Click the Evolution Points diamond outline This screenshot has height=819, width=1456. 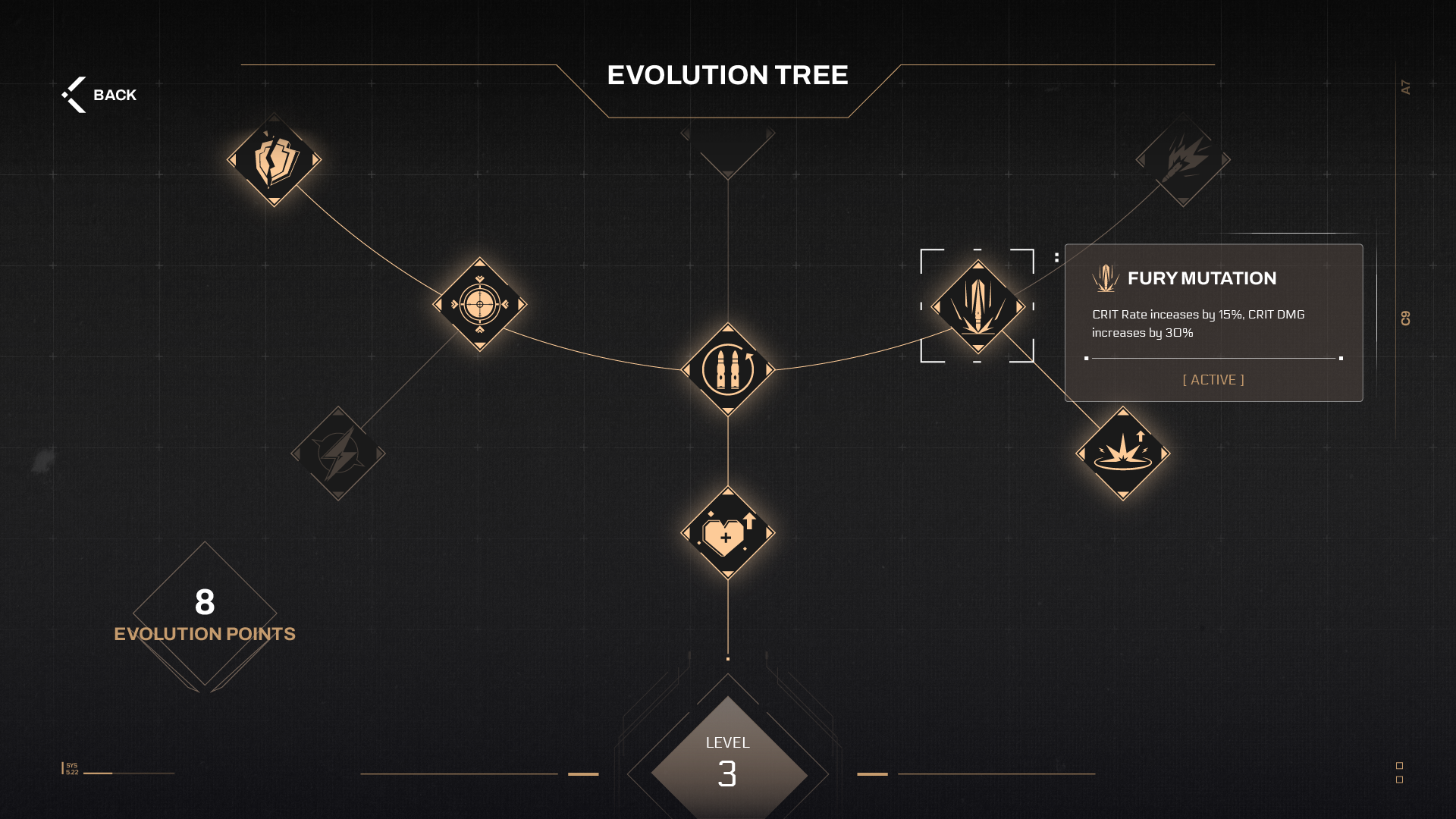(x=203, y=616)
